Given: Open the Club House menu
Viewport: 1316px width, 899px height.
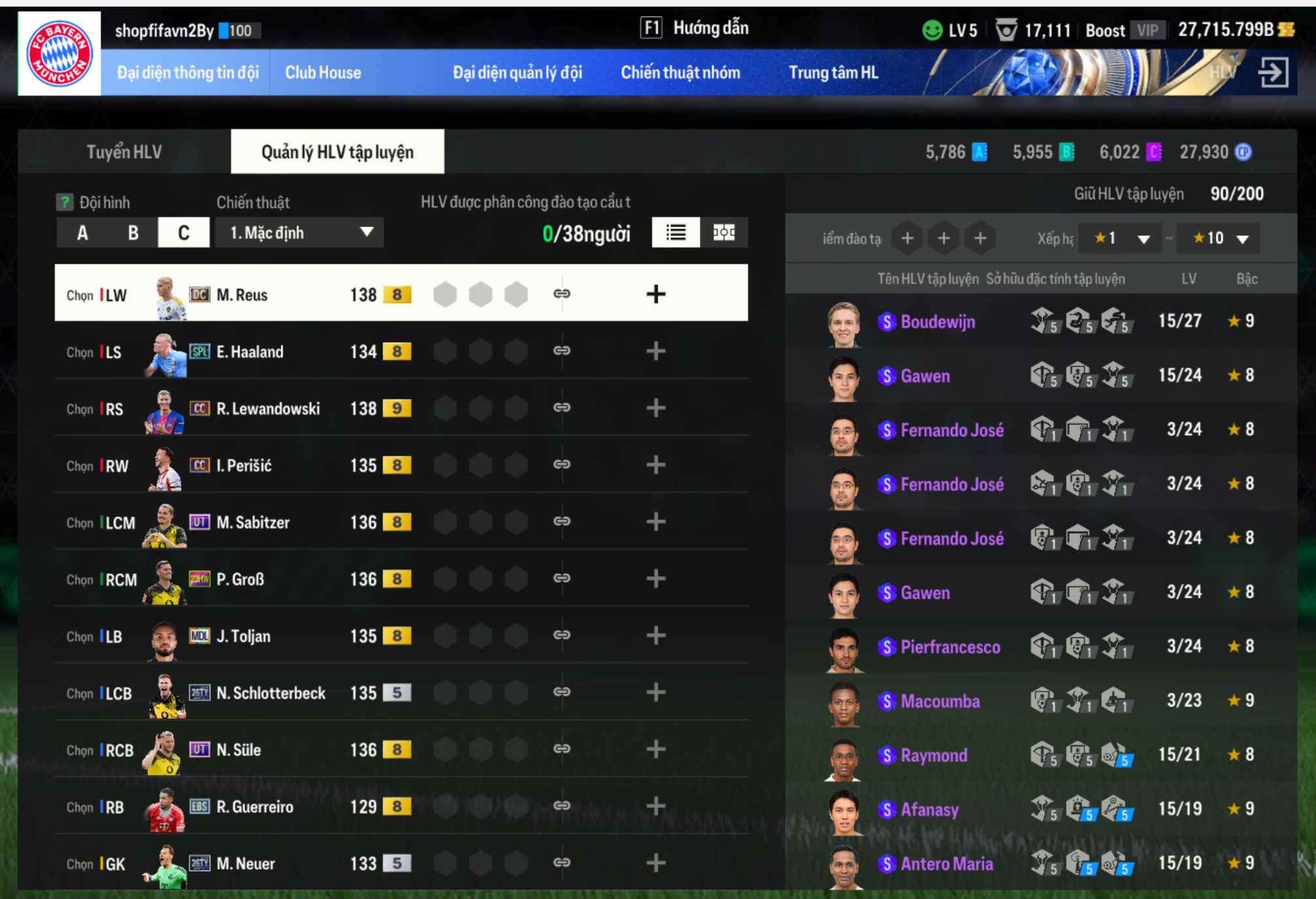Looking at the screenshot, I should click(x=322, y=72).
